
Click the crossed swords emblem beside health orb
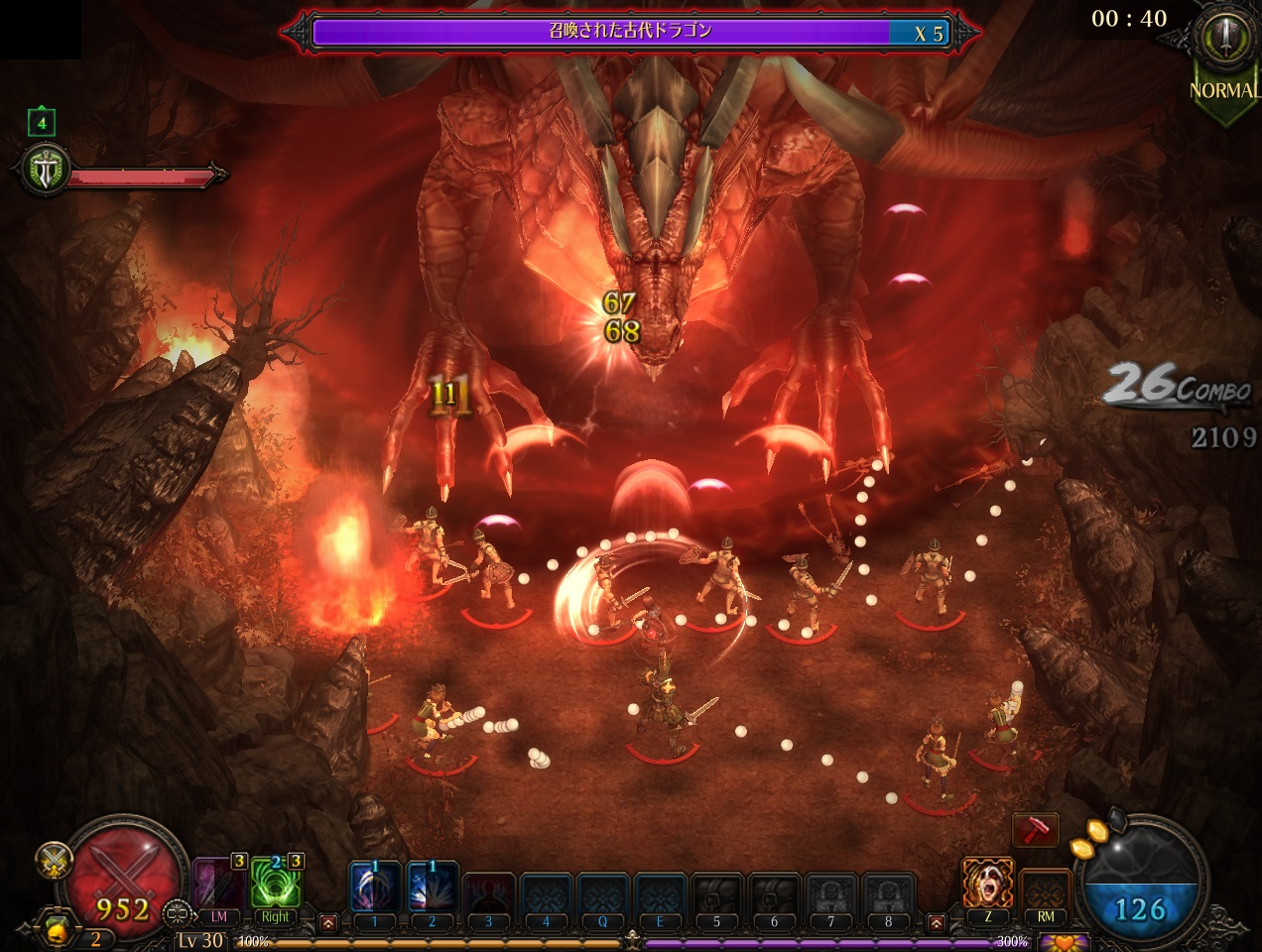(53, 861)
